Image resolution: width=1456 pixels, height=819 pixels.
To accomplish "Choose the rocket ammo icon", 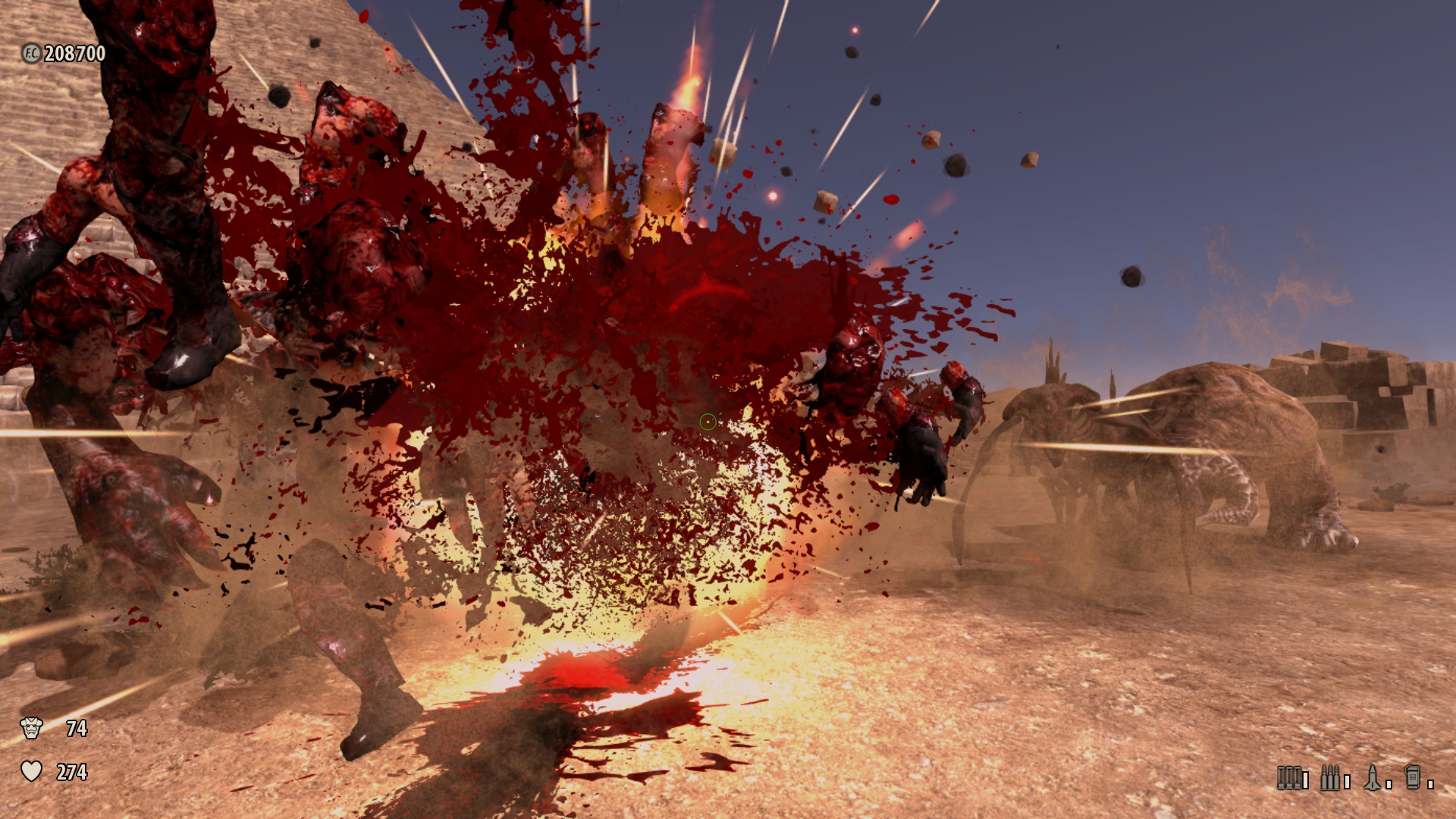I will [1373, 777].
